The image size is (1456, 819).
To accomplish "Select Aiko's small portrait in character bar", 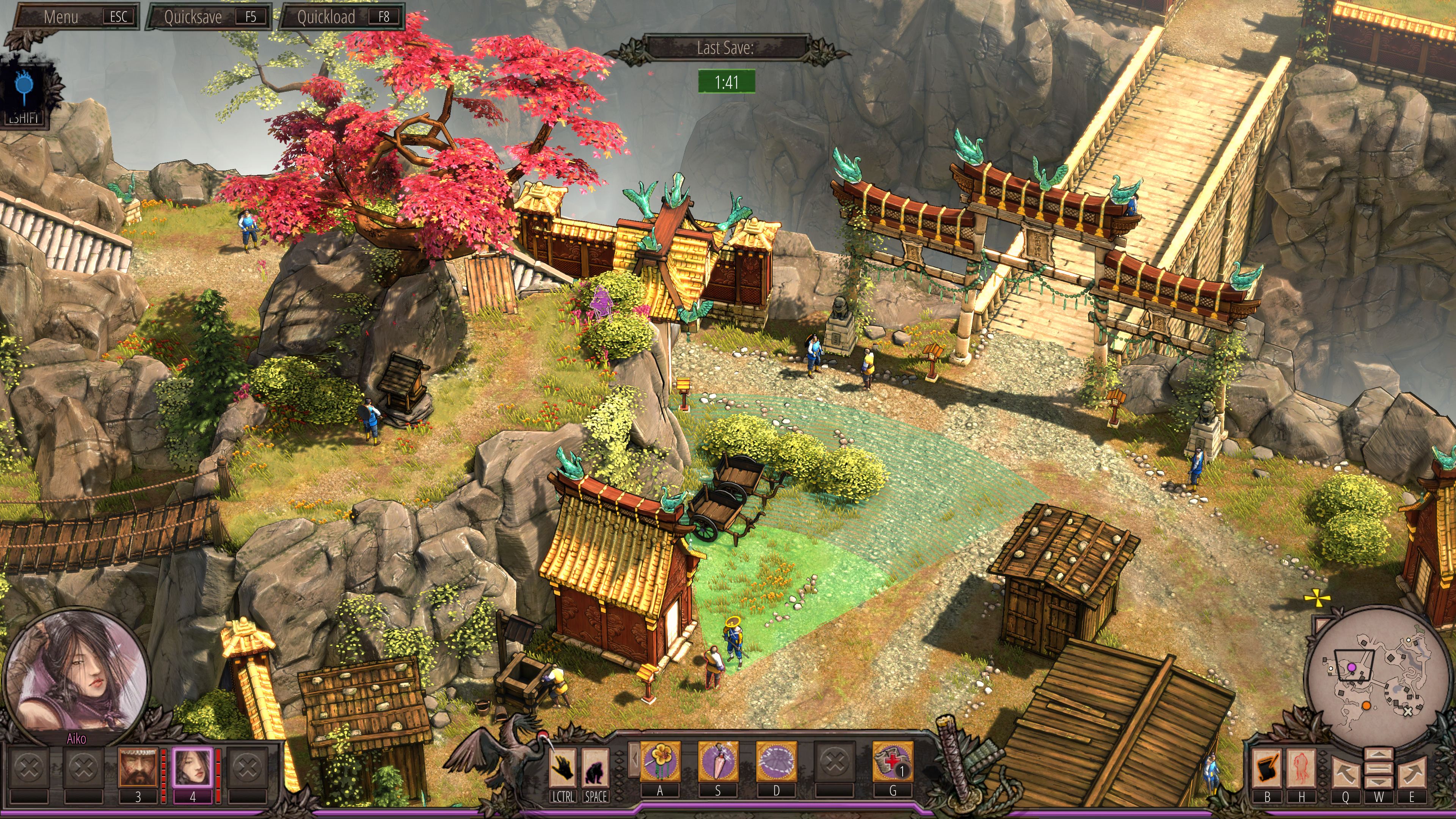I will pos(192,766).
